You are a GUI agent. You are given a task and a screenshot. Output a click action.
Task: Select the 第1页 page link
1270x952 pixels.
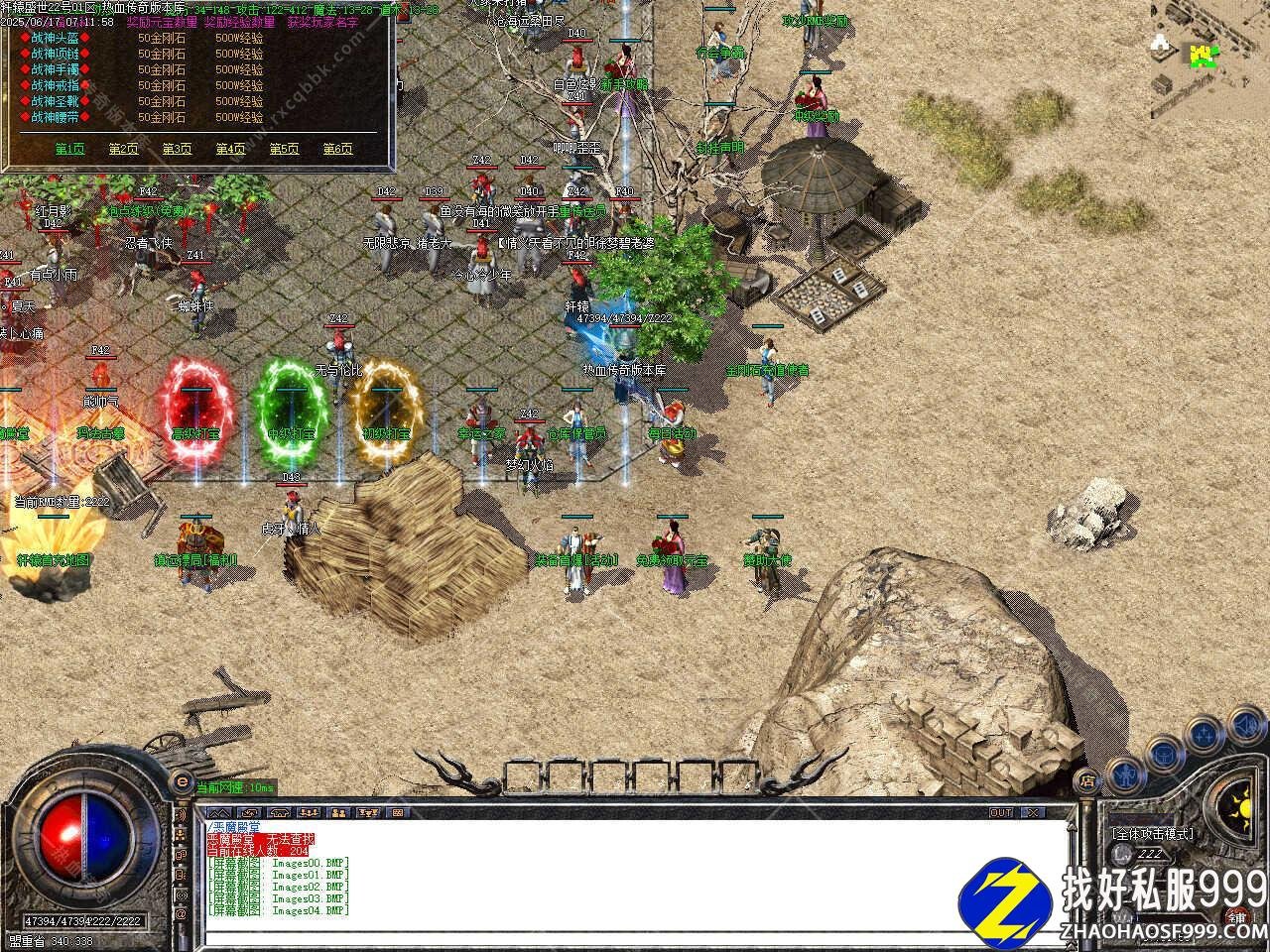pyautogui.click(x=69, y=149)
